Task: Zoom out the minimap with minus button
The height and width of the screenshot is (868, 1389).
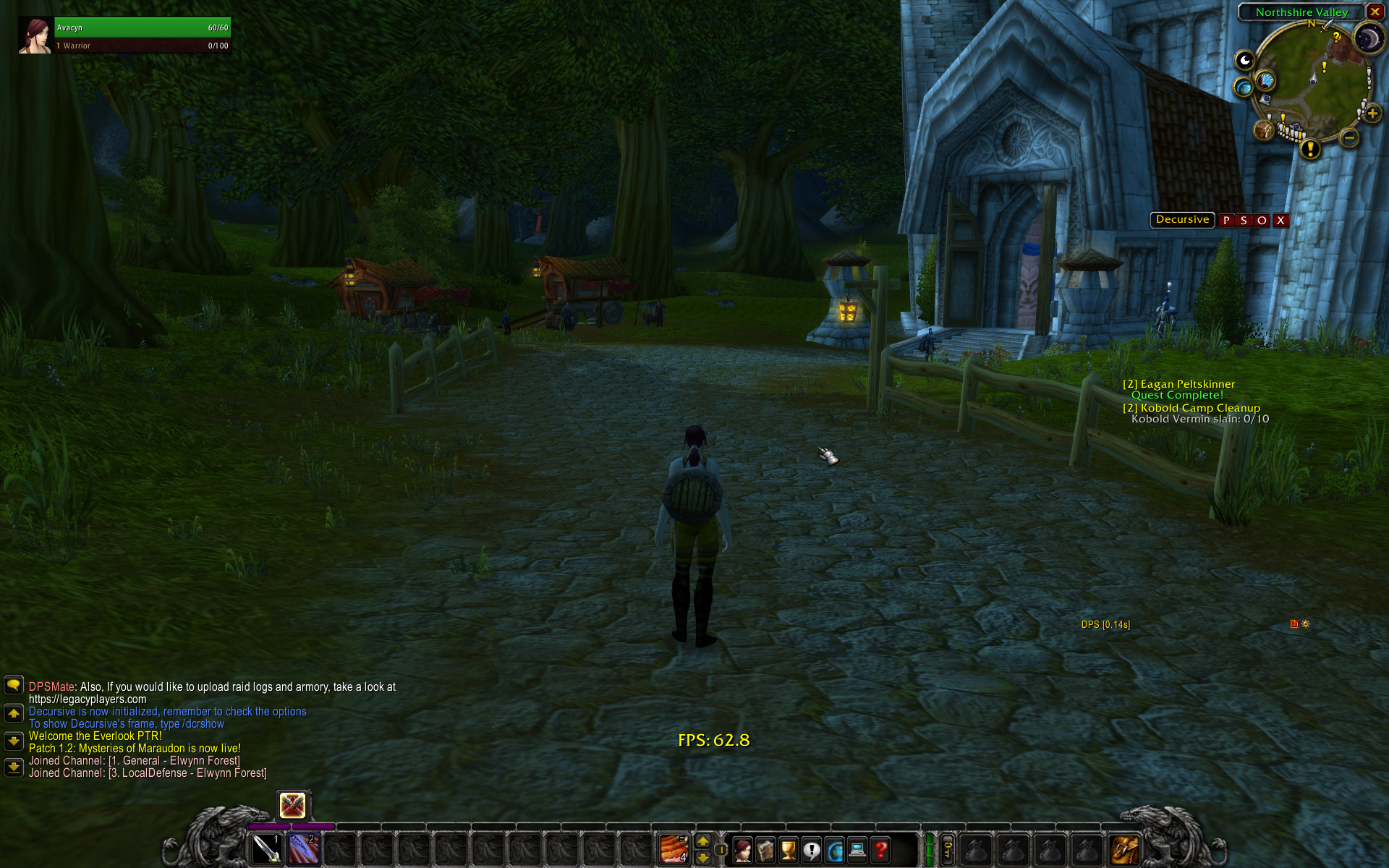Action: click(1349, 137)
